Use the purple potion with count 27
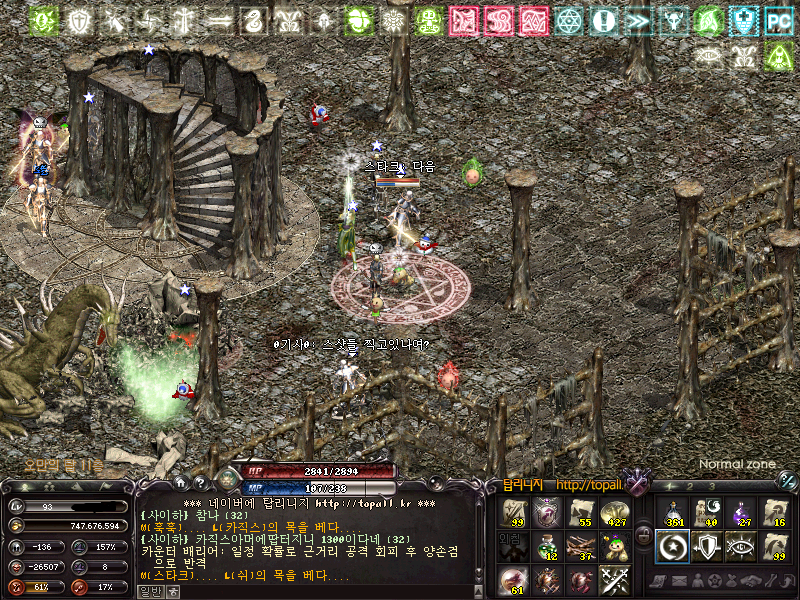 point(741,513)
